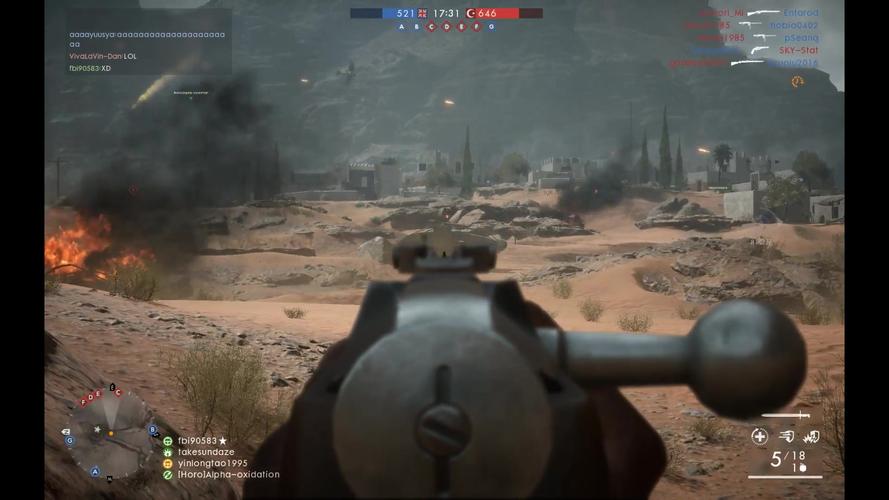Click the health regeneration plus icon

[760, 436]
